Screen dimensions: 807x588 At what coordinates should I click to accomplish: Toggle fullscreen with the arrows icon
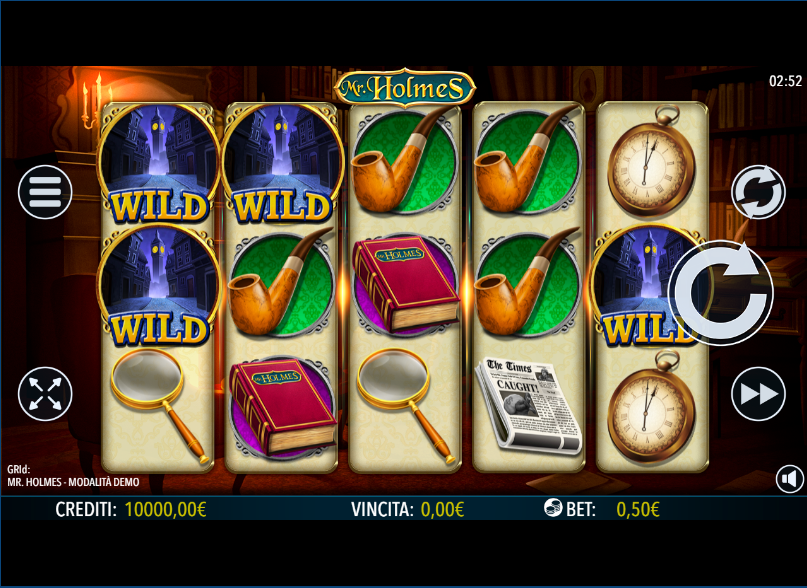point(45,394)
